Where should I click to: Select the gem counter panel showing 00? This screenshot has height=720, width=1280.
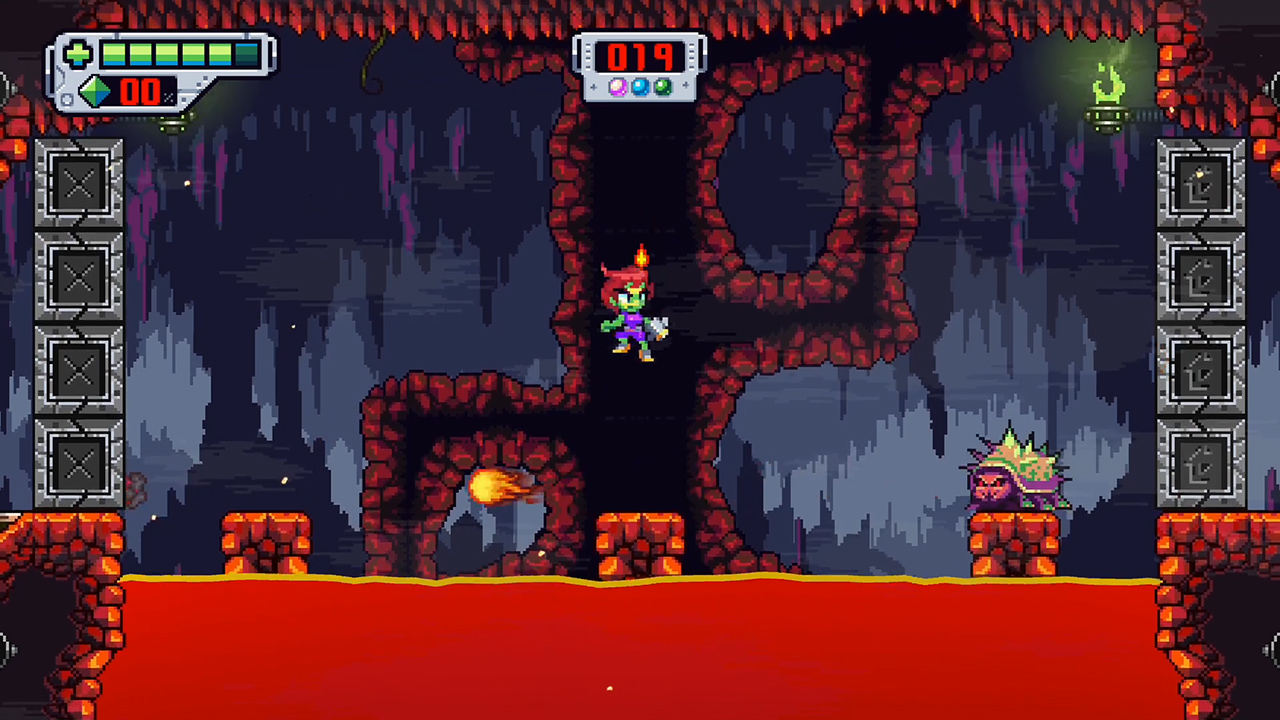coord(140,93)
